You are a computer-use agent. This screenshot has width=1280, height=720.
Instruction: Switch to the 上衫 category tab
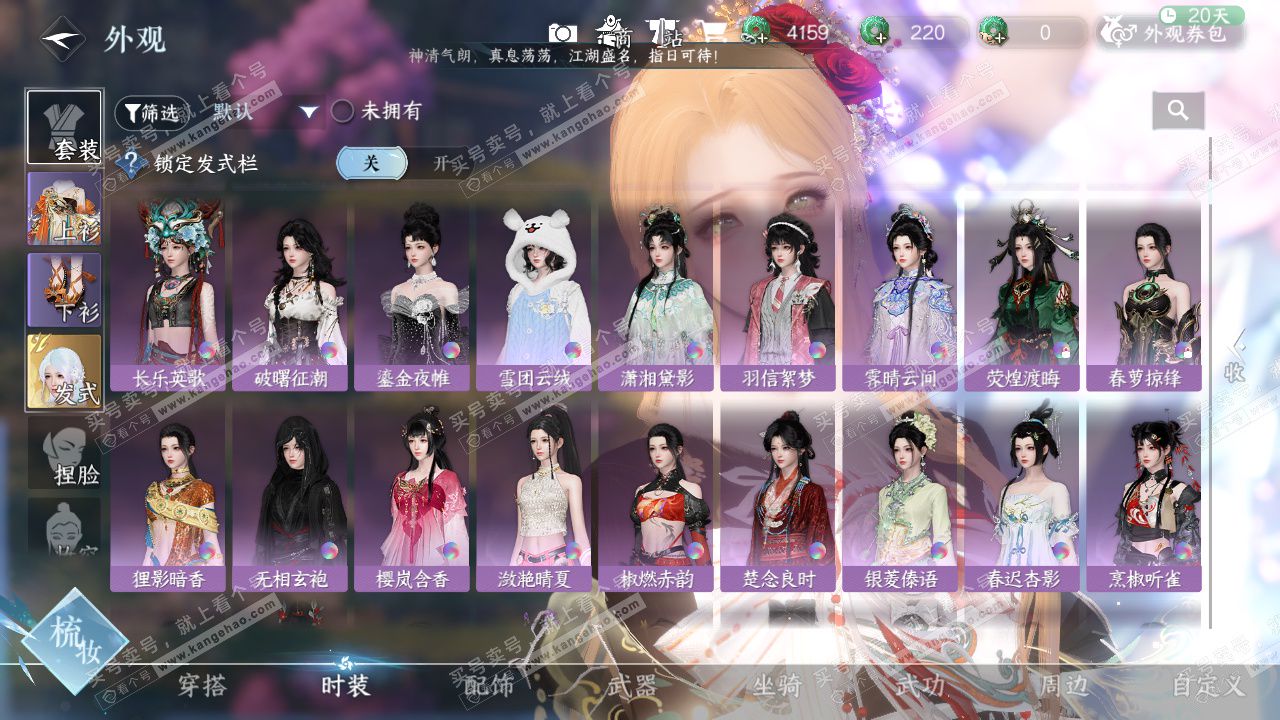pyautogui.click(x=65, y=209)
